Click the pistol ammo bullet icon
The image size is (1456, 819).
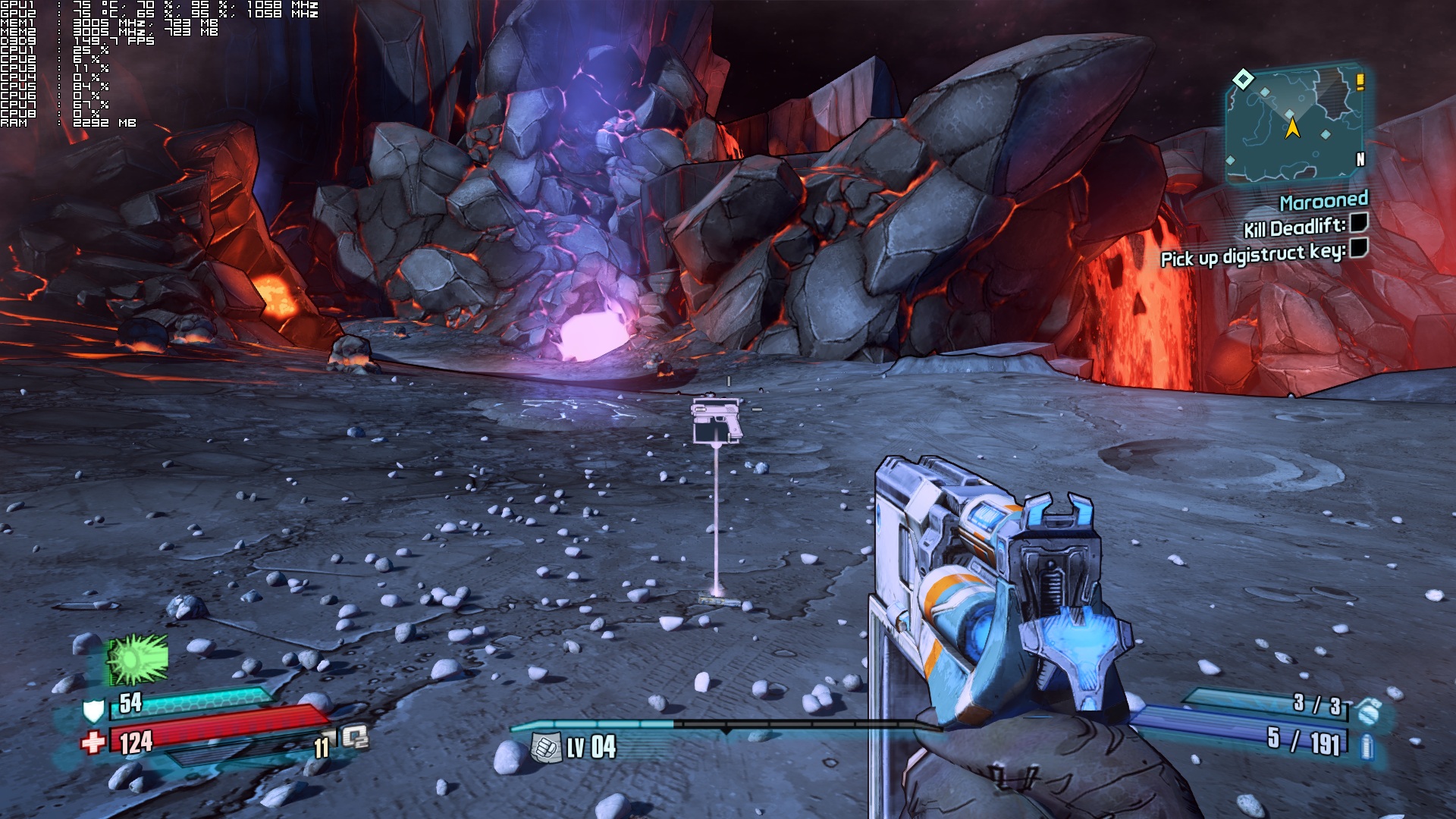(1367, 746)
